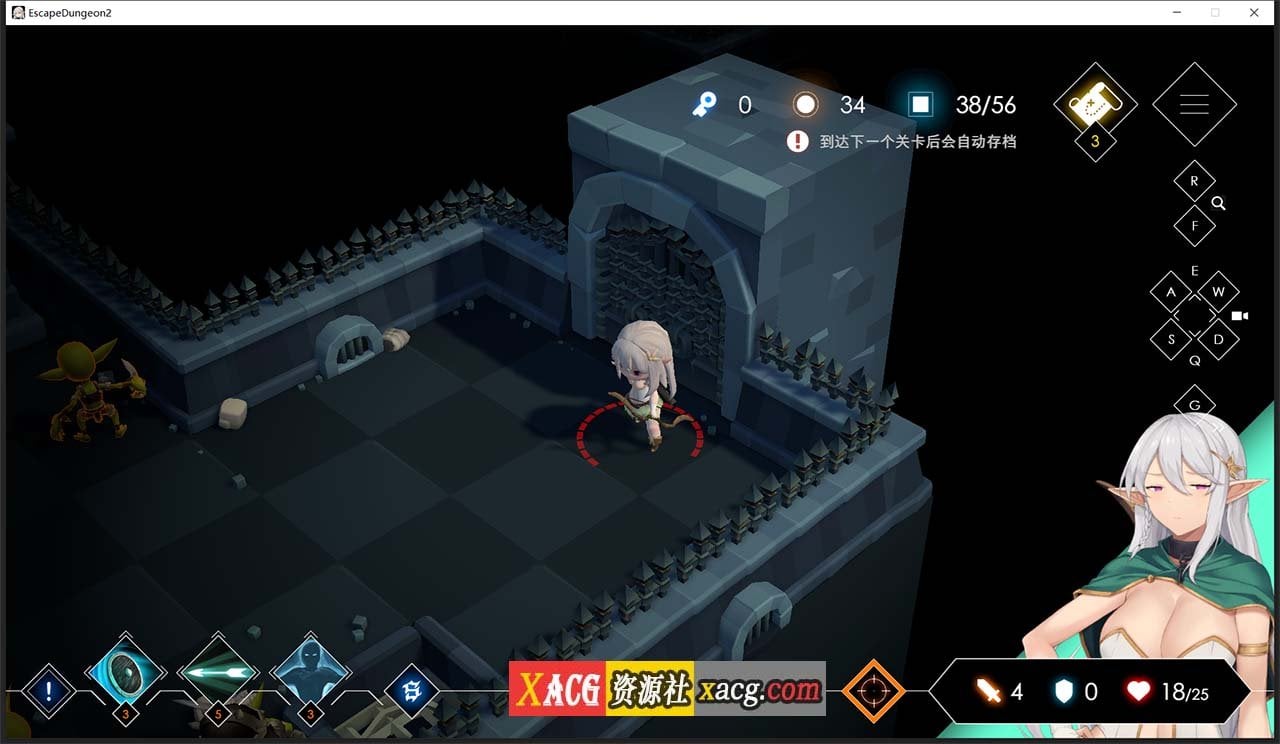Viewport: 1280px width, 744px height.
Task: Click the sword stat icon showing 4
Action: 988,691
